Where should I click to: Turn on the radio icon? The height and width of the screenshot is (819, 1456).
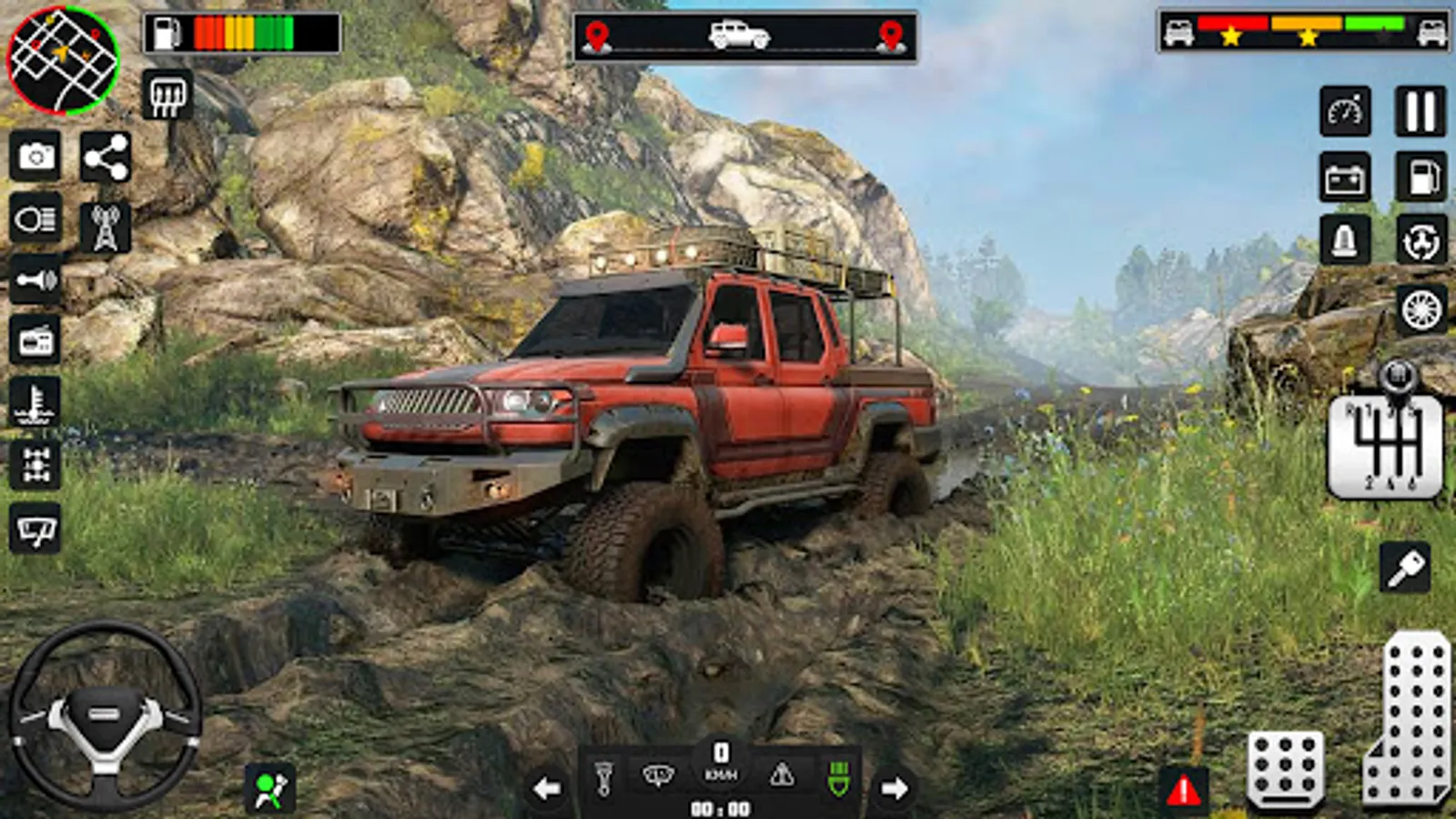coord(35,341)
